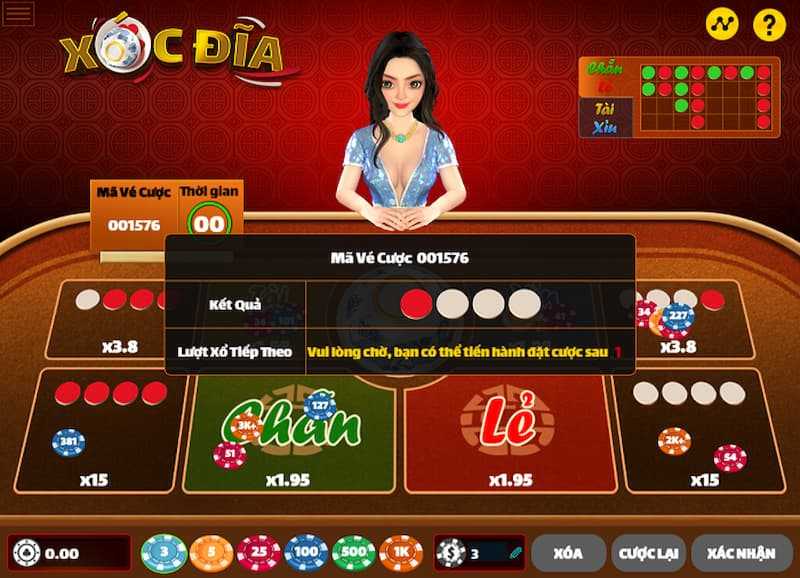
Task: Bet on four white discs x15
Action: pos(702,430)
